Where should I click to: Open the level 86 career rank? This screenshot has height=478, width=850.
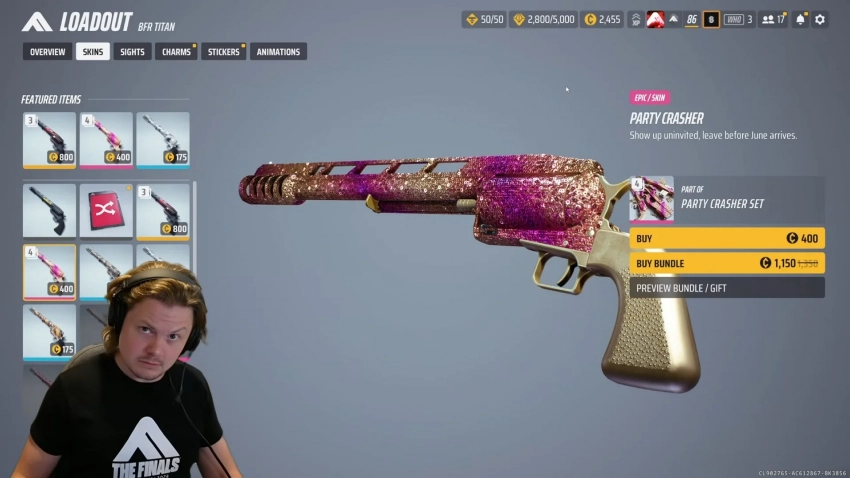691,19
